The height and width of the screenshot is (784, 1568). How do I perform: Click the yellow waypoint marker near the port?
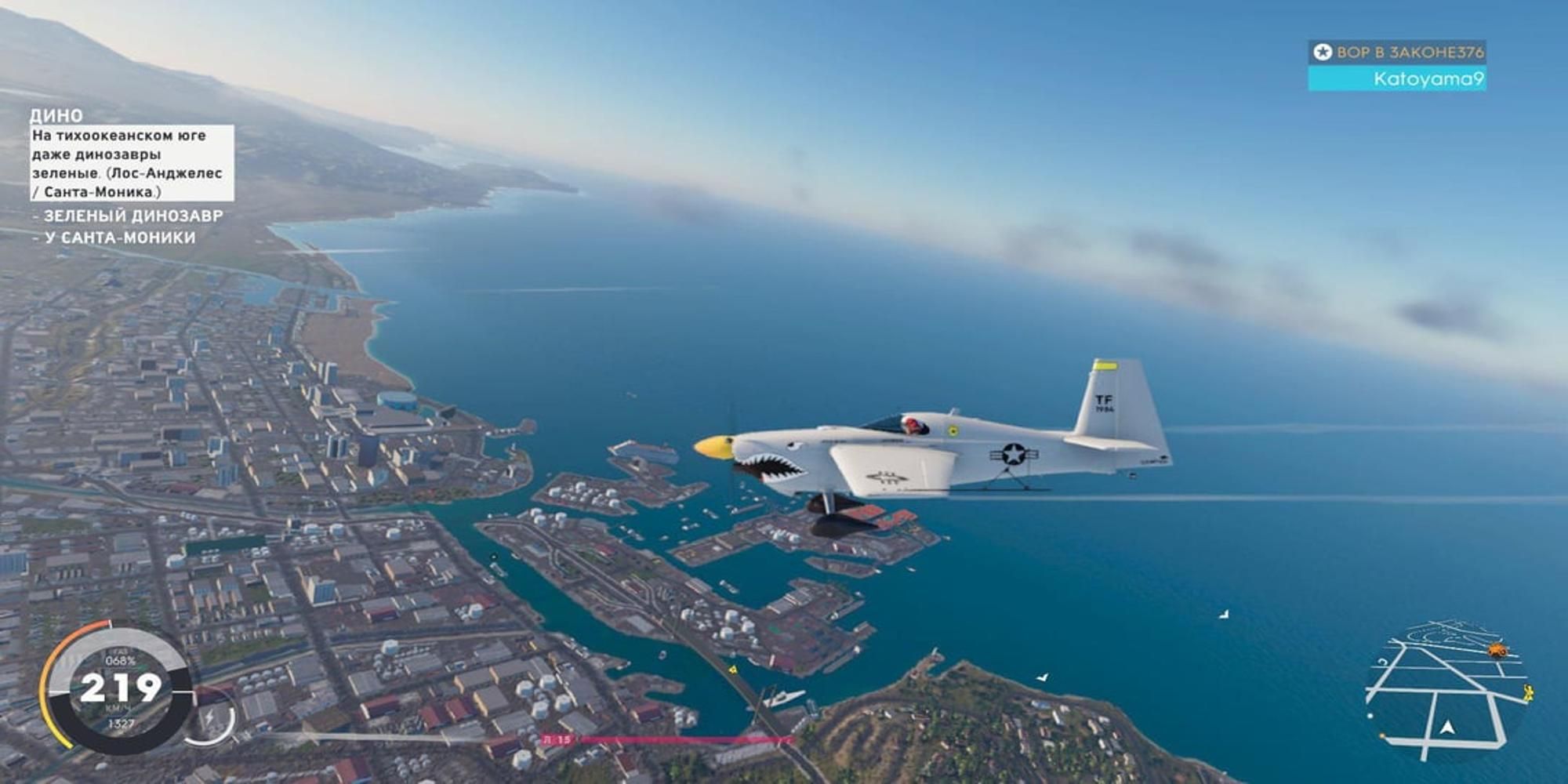pyautogui.click(x=732, y=670)
